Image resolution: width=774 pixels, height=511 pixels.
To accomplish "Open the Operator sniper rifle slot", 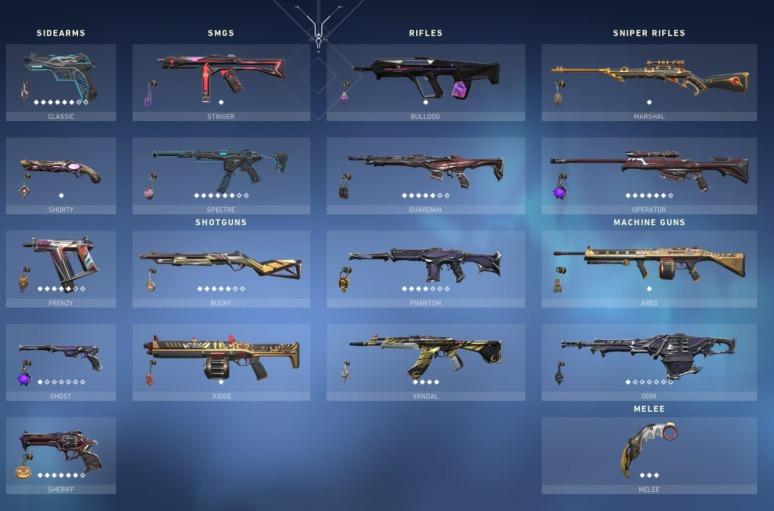I will [x=649, y=175].
